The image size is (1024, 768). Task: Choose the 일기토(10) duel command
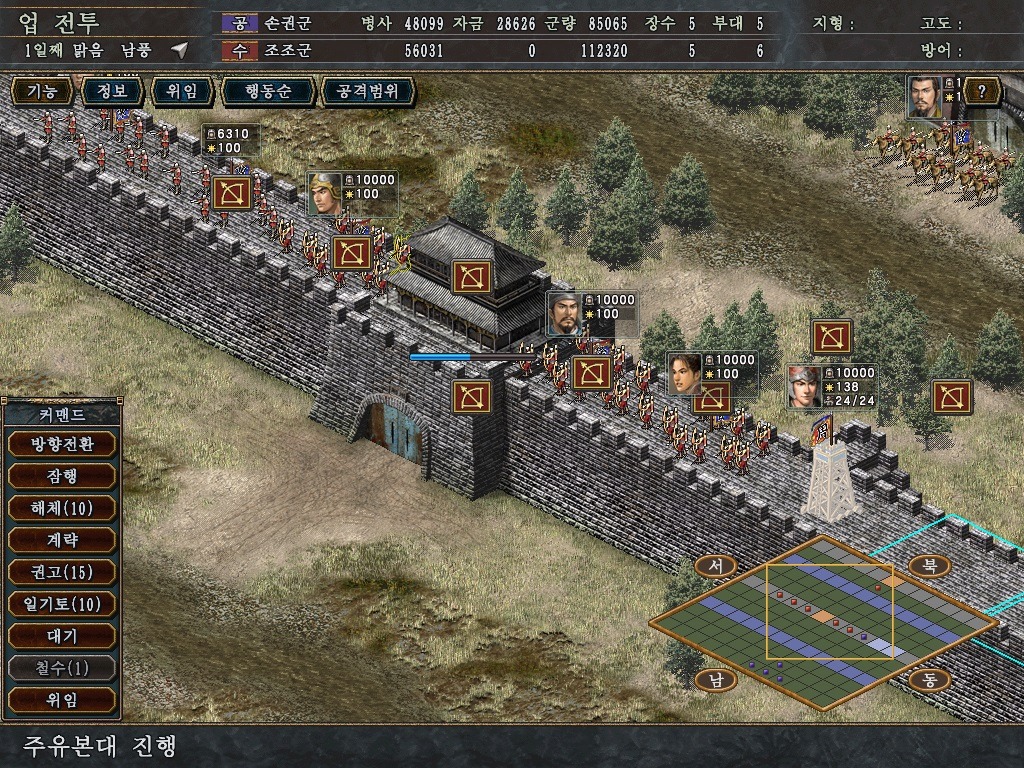[61, 604]
